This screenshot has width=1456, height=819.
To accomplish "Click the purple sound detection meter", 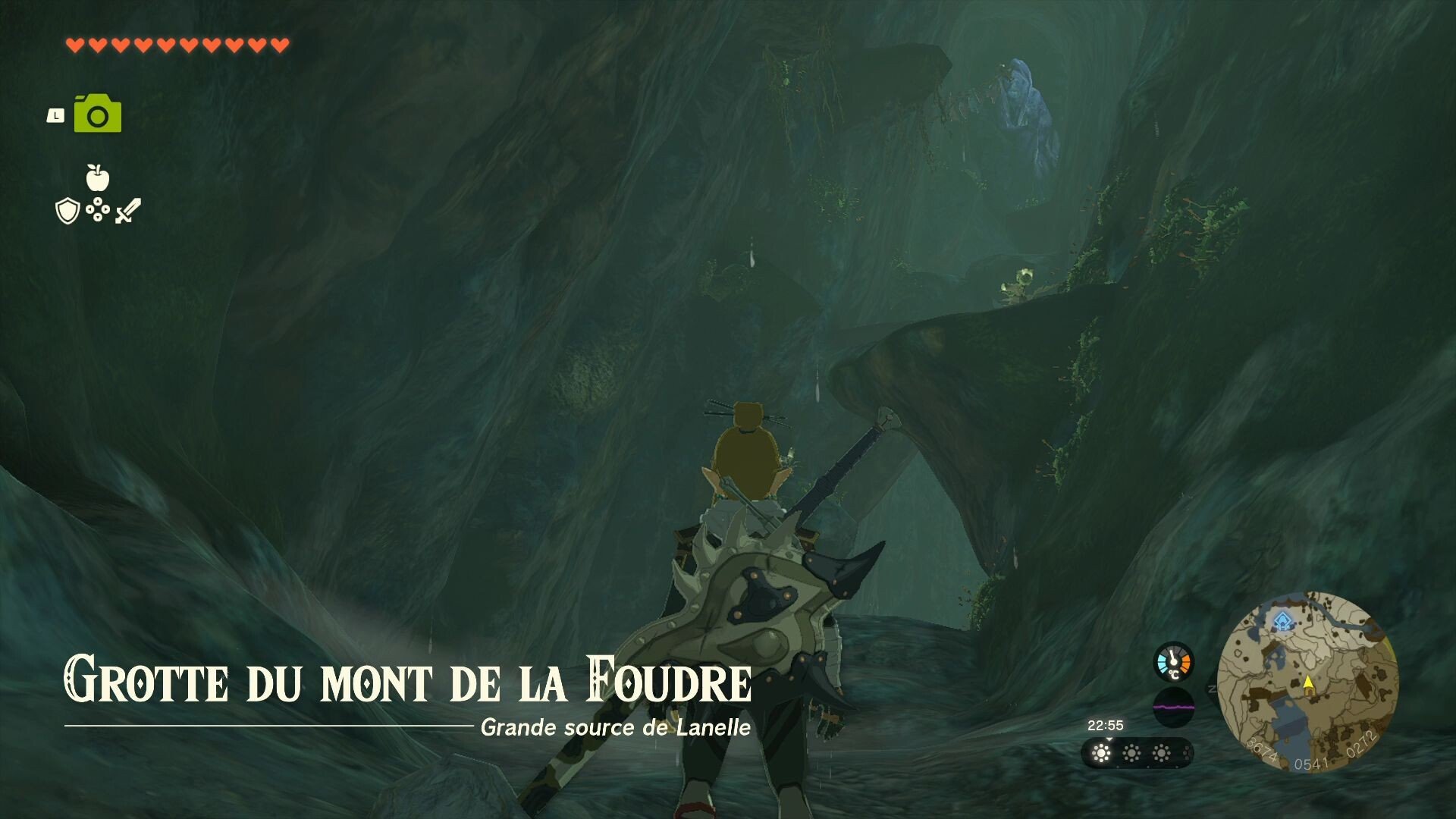I will 1174,706.
